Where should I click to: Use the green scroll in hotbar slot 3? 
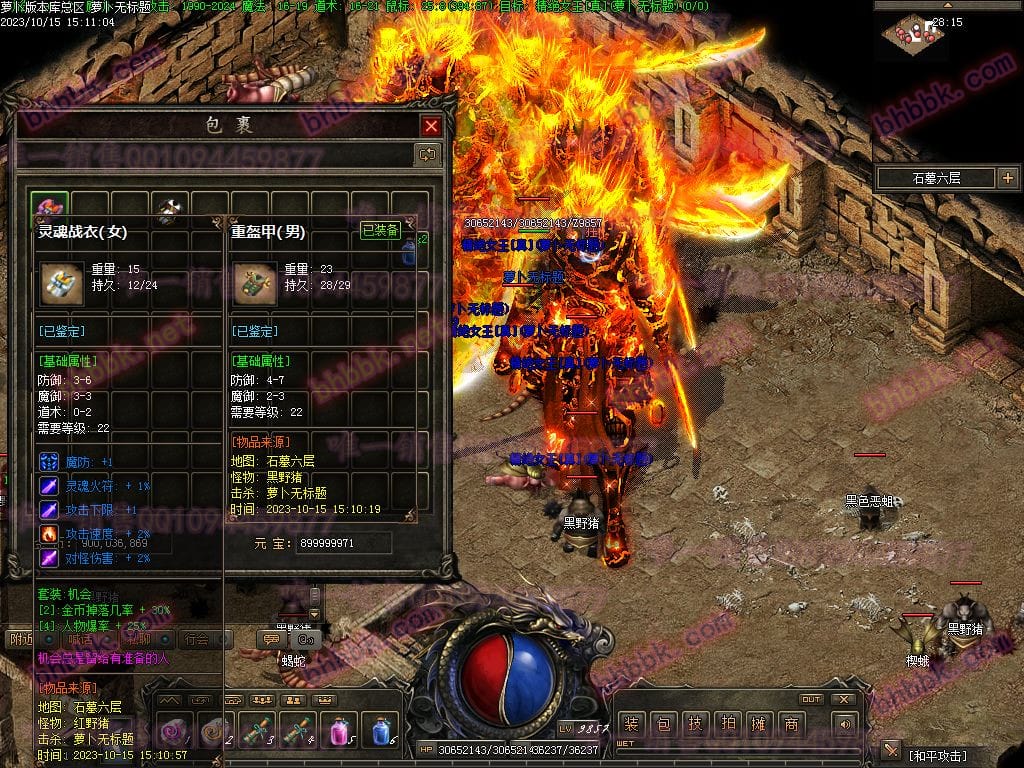[256, 729]
